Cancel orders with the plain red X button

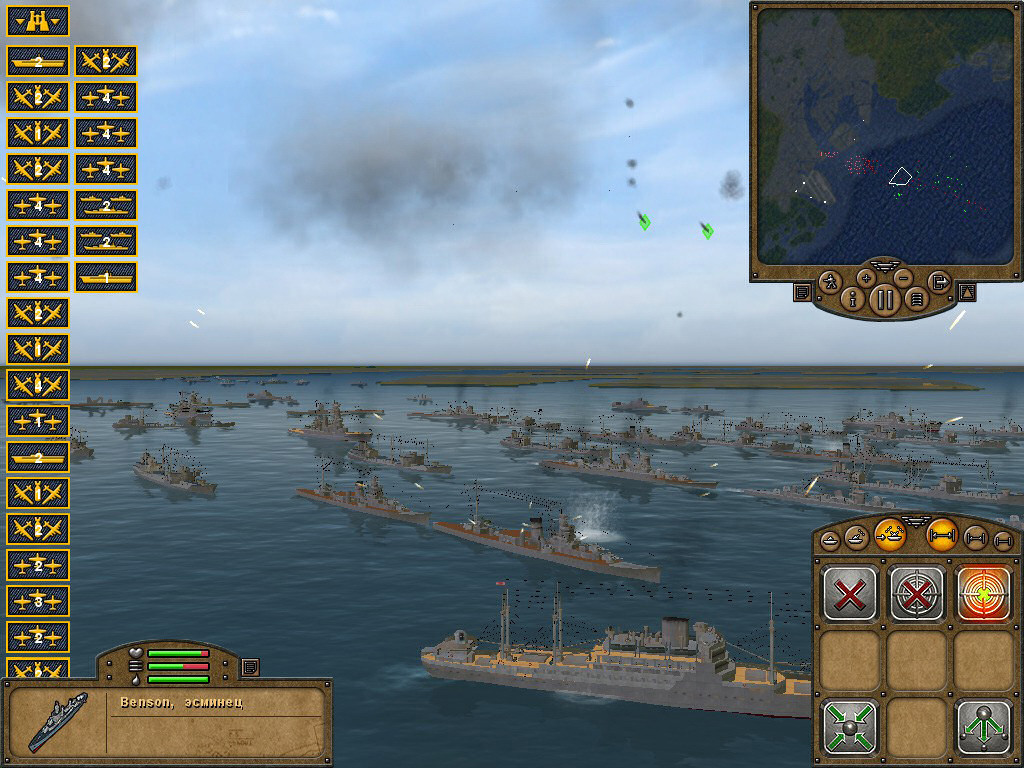tap(850, 594)
